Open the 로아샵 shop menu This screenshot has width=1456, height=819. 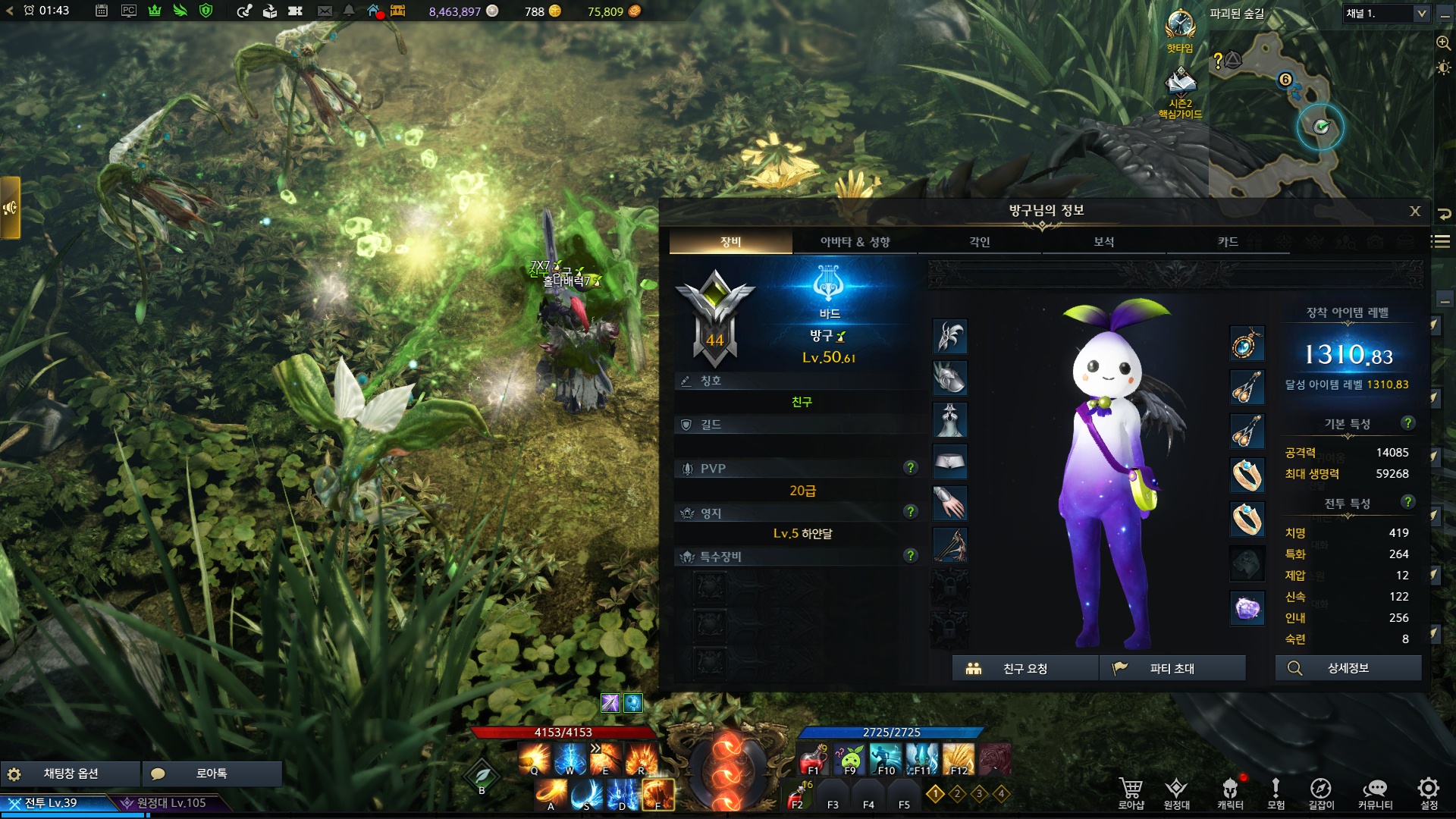[1131, 792]
